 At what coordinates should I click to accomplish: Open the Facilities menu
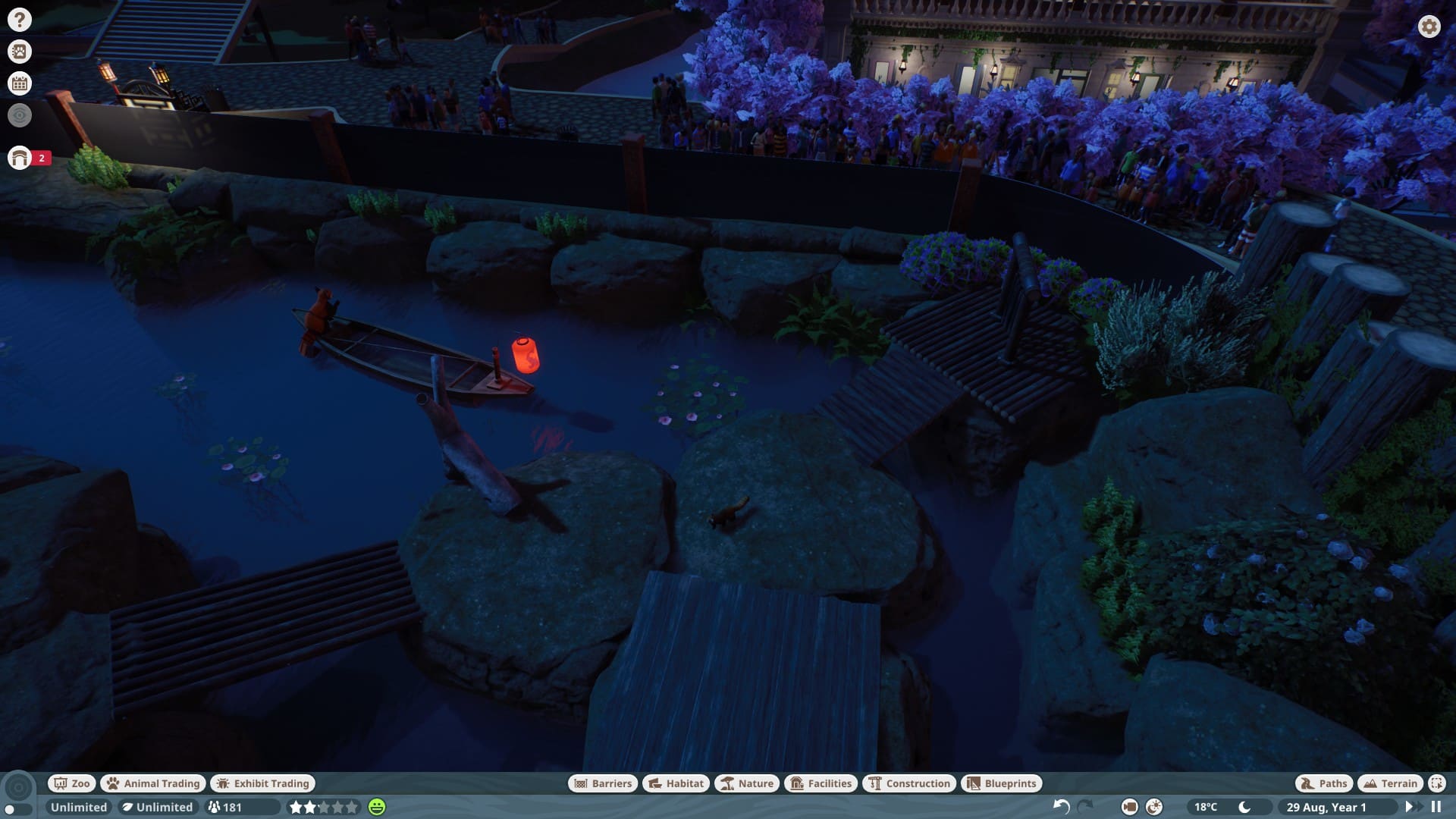coord(821,783)
